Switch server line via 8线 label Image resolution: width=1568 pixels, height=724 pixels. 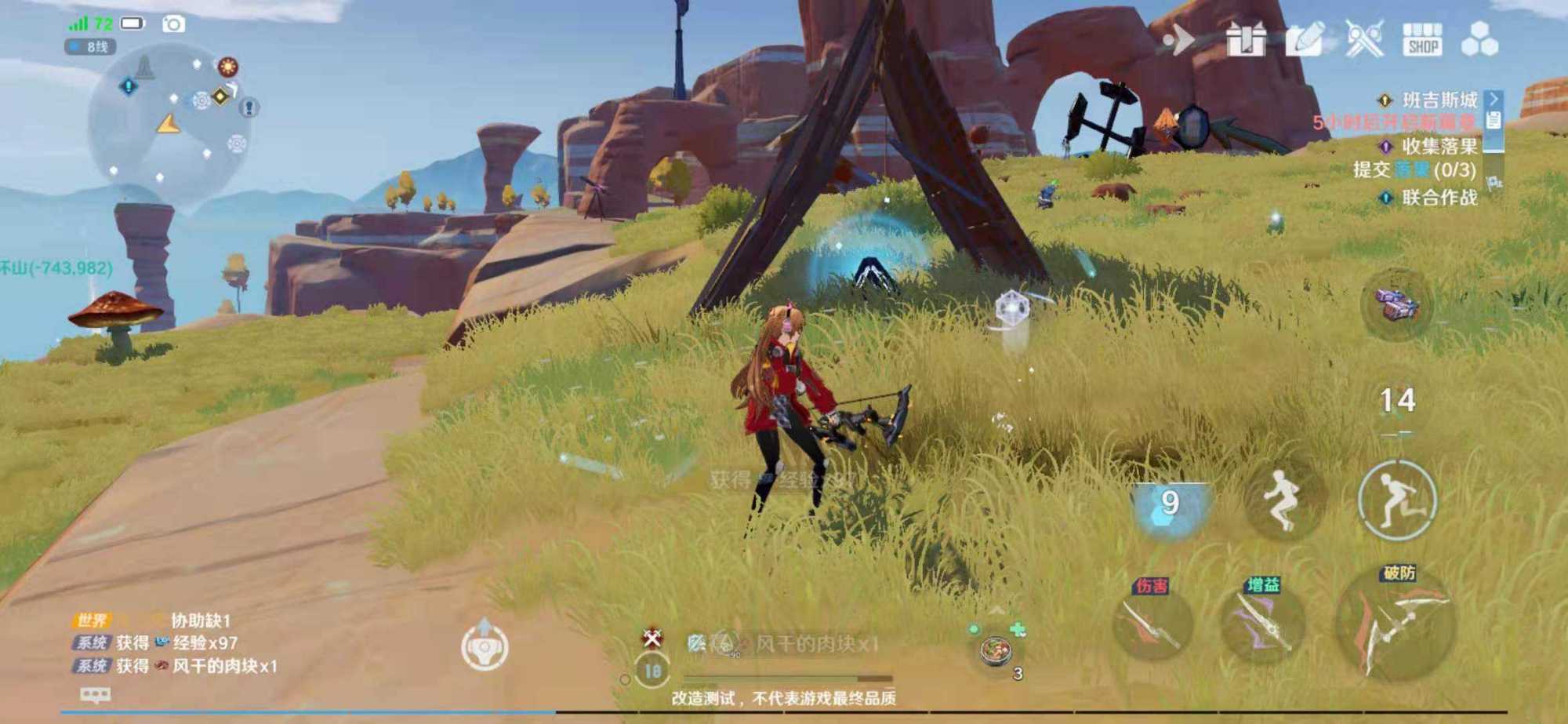91,47
